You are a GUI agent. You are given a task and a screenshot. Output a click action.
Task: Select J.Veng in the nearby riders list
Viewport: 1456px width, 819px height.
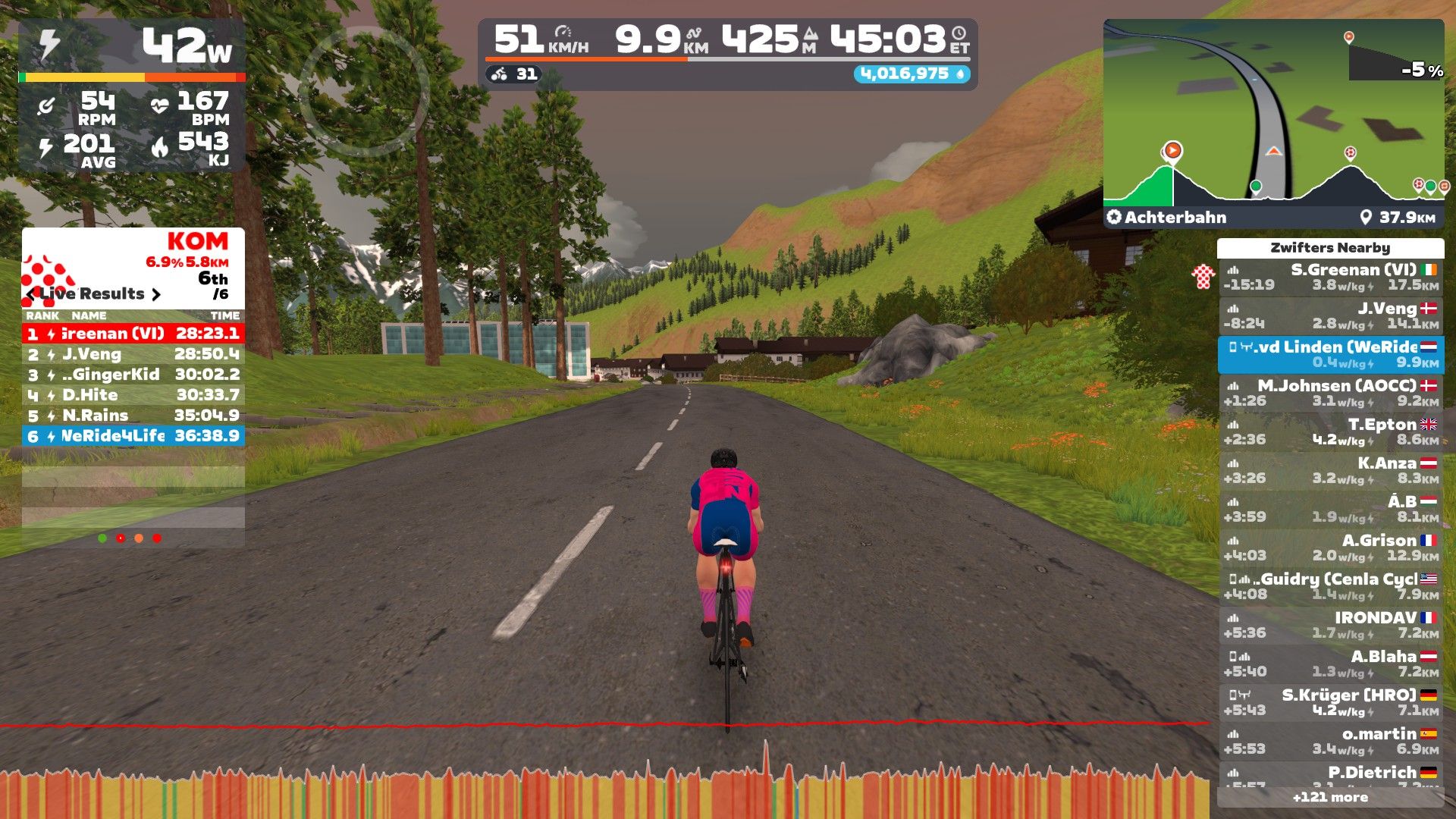point(1331,316)
